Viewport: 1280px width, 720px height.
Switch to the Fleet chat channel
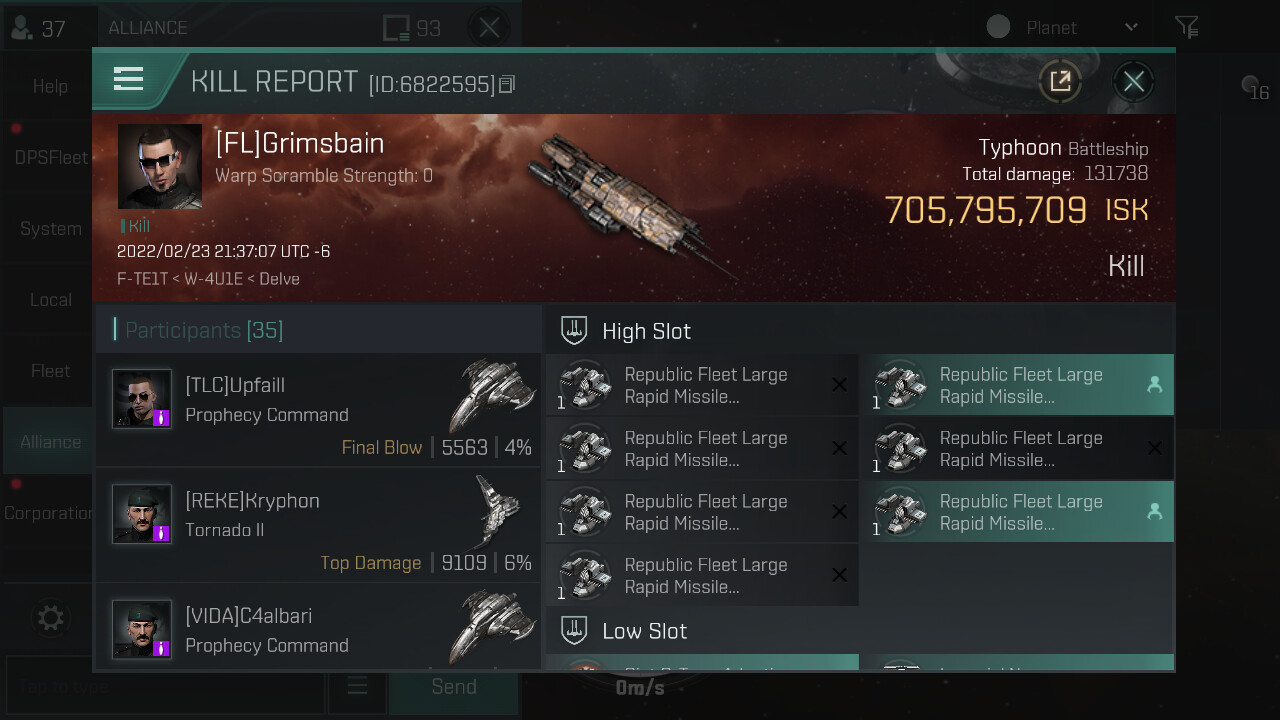[x=50, y=371]
